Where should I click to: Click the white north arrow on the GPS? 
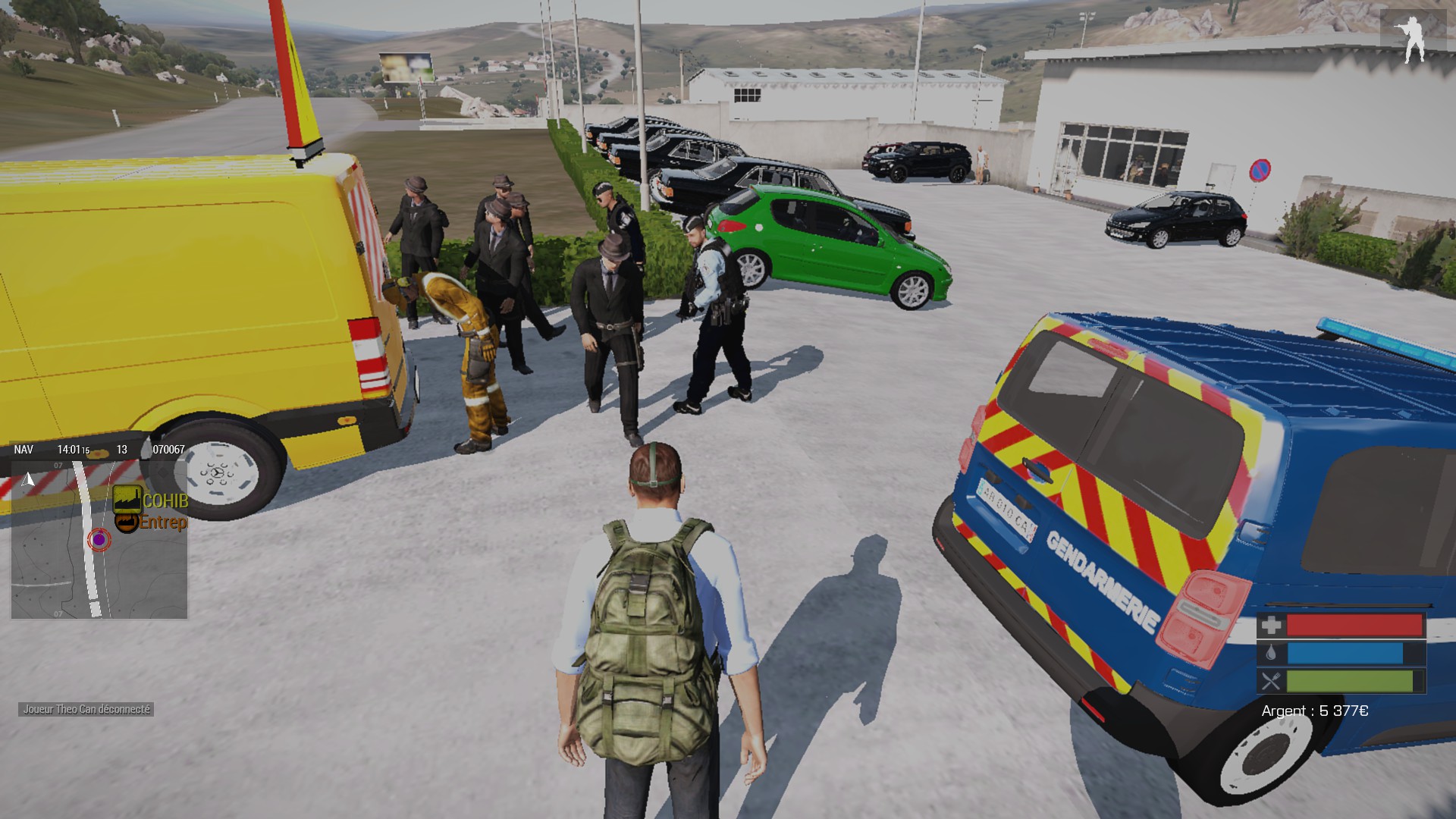click(29, 479)
